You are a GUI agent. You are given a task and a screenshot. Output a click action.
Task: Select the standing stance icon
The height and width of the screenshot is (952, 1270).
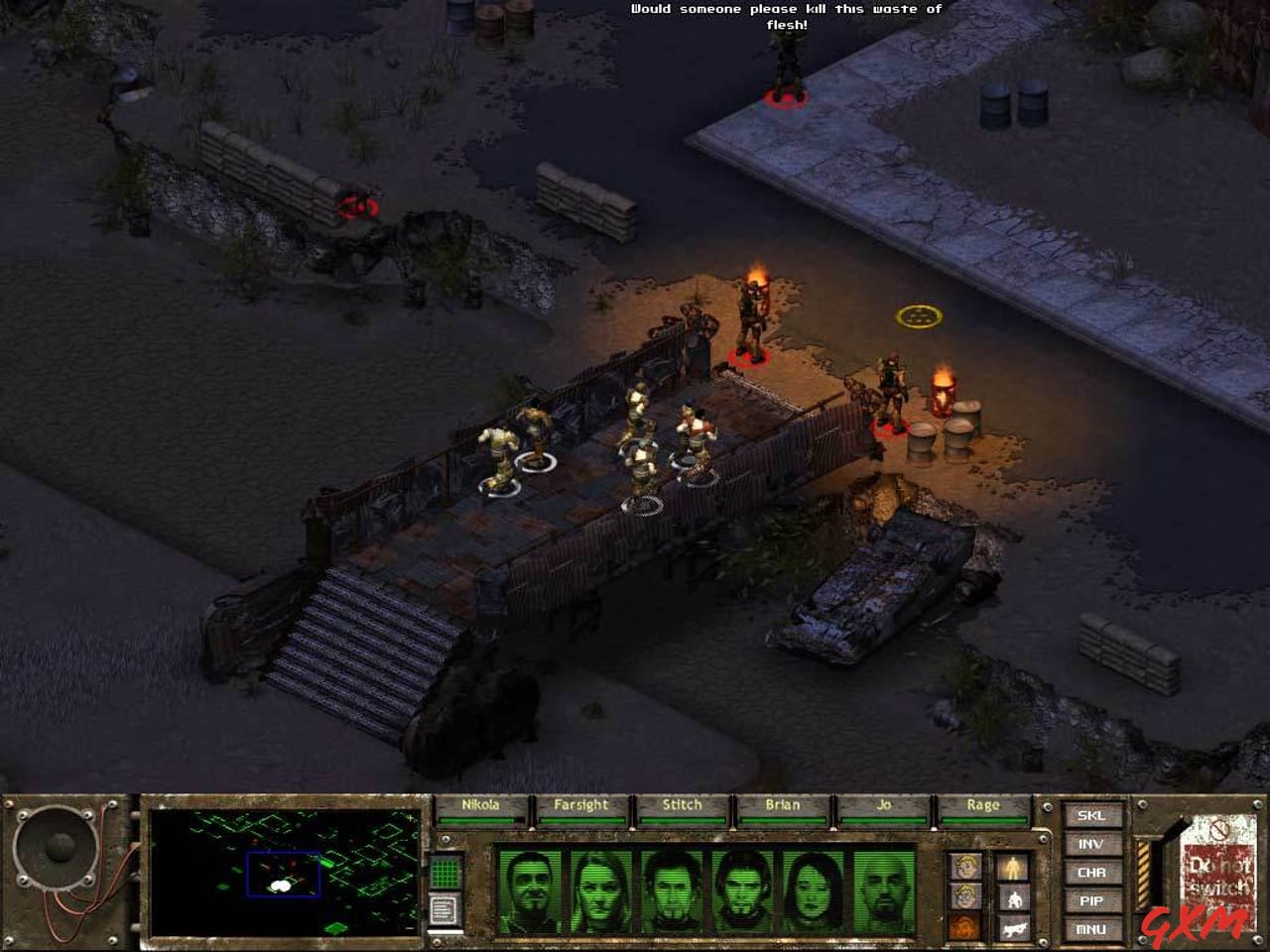point(1013,866)
